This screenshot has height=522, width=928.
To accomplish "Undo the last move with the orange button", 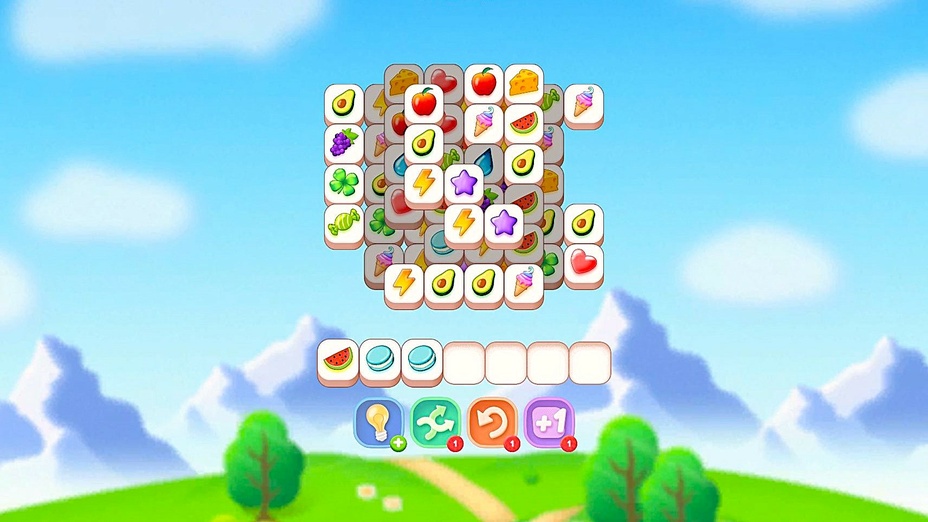I will tap(491, 423).
